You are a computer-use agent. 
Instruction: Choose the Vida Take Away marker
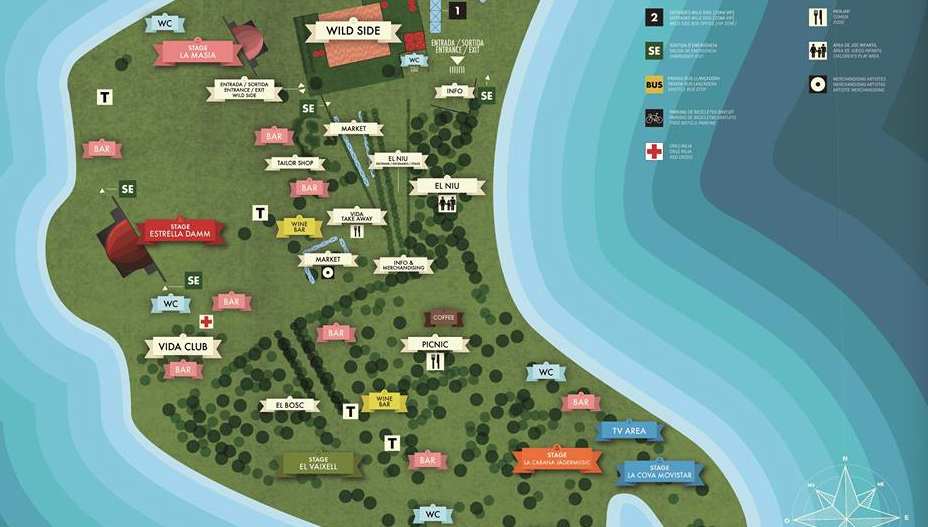pyautogui.click(x=357, y=217)
